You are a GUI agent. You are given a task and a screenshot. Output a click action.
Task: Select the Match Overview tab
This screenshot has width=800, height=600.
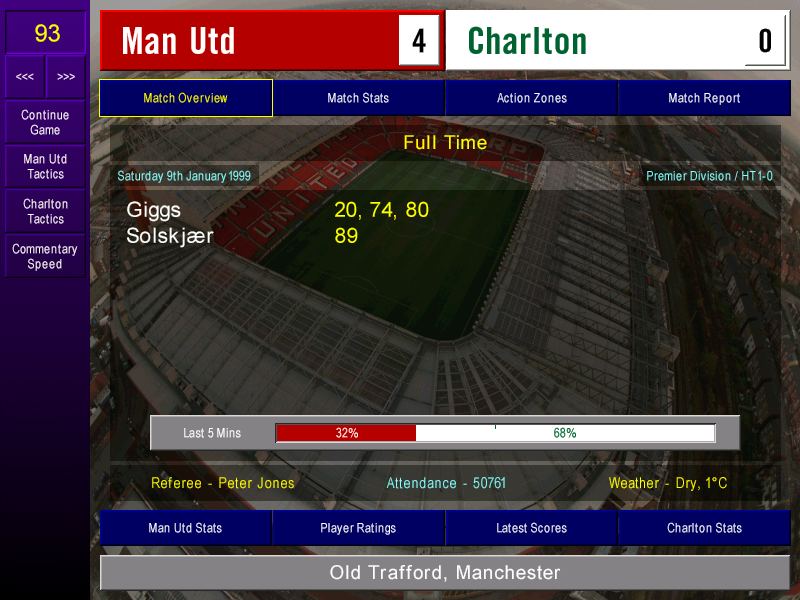185,98
